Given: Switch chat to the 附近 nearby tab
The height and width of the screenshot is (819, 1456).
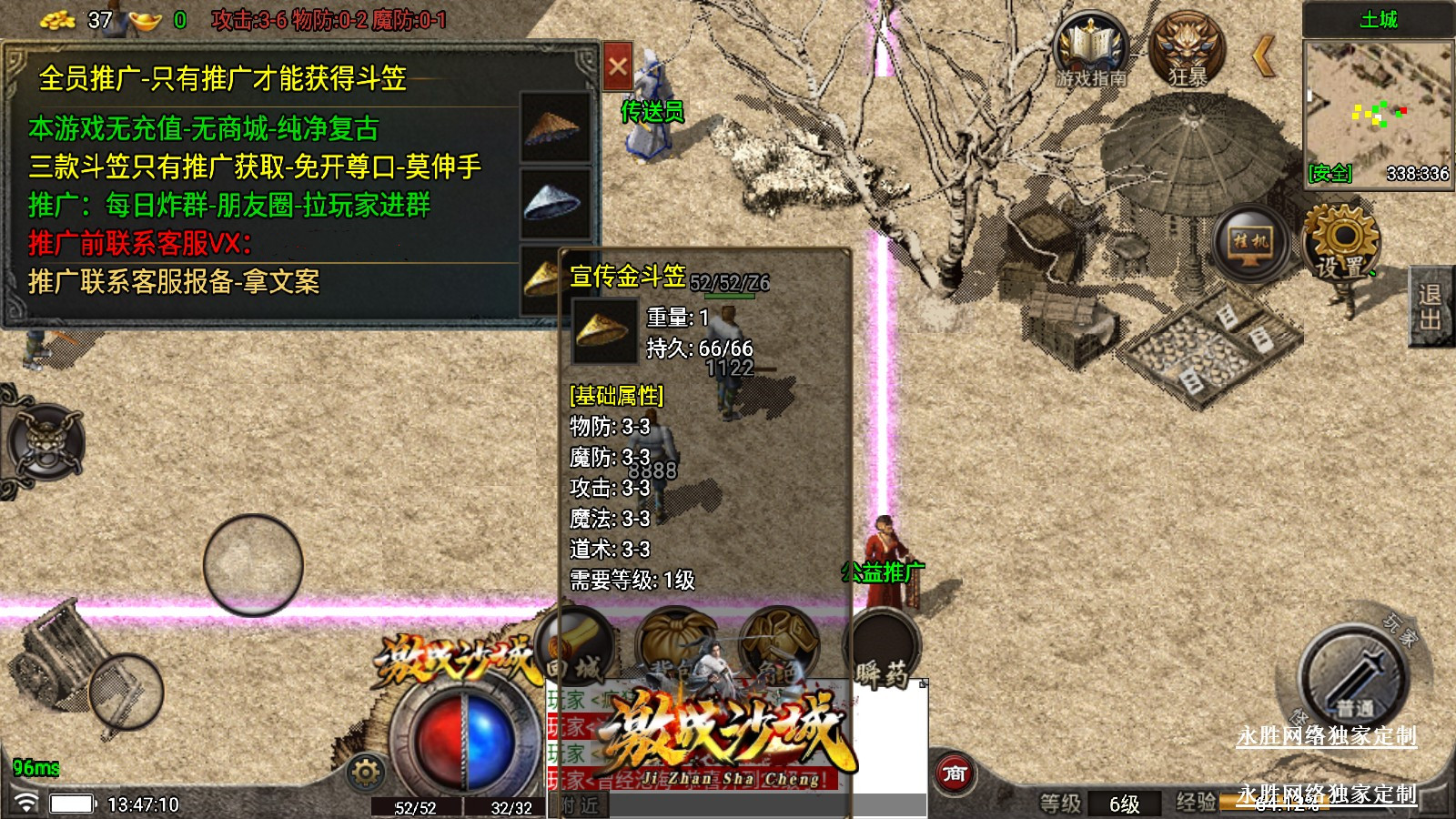Looking at the screenshot, I should click(580, 805).
